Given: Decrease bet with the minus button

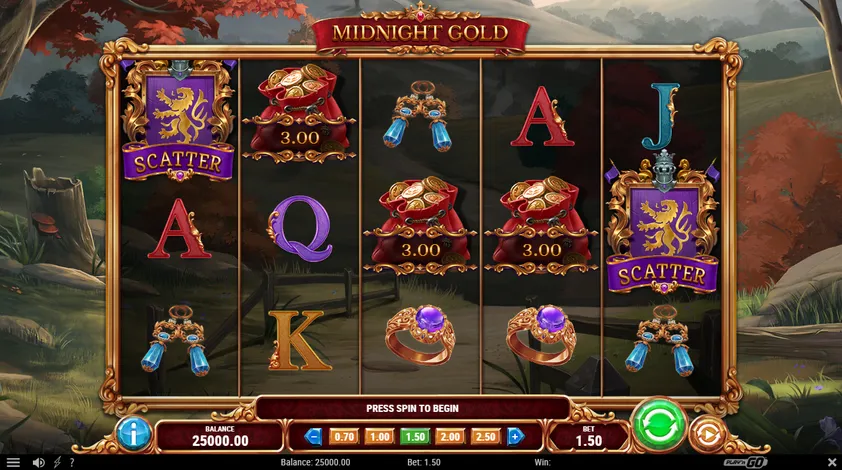Looking at the screenshot, I should pos(313,436).
